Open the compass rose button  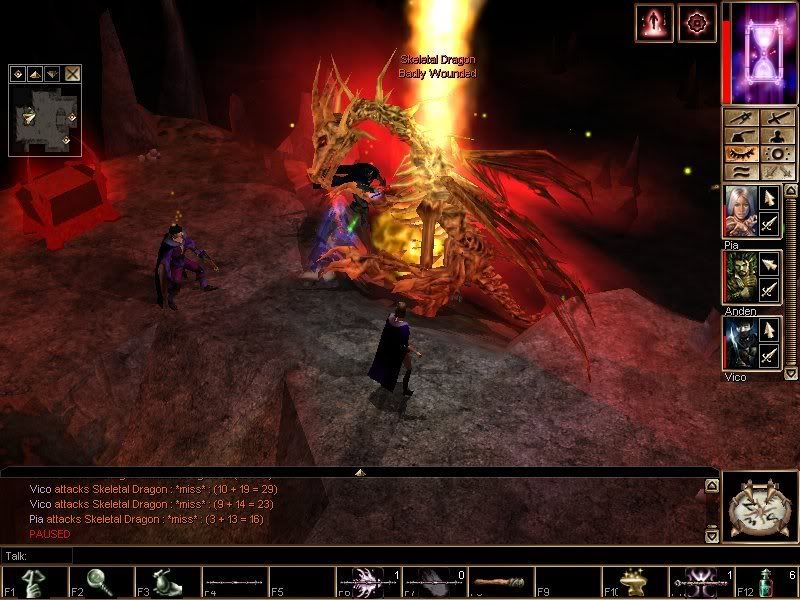point(758,509)
